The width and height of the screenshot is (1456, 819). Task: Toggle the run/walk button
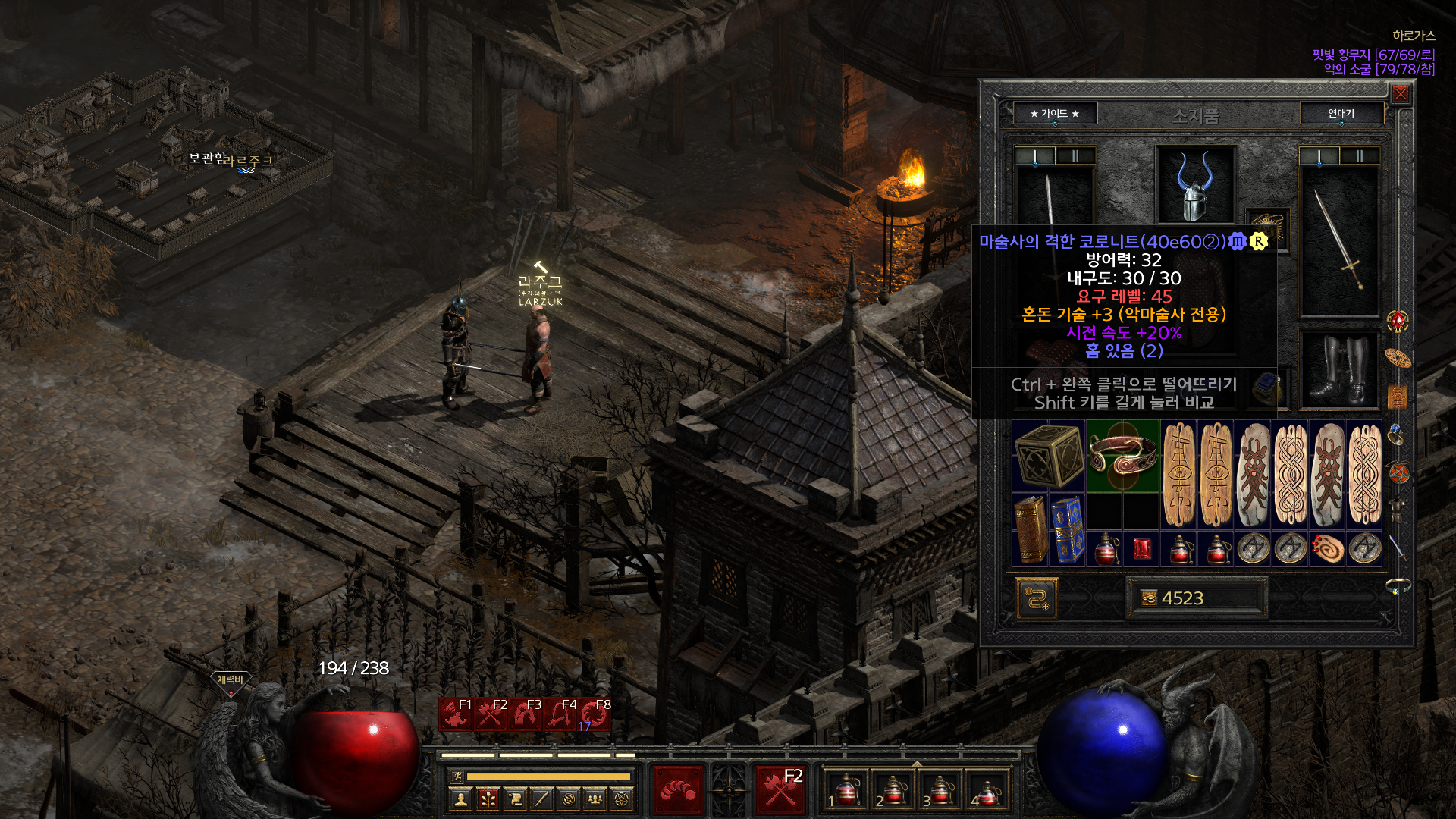[457, 776]
